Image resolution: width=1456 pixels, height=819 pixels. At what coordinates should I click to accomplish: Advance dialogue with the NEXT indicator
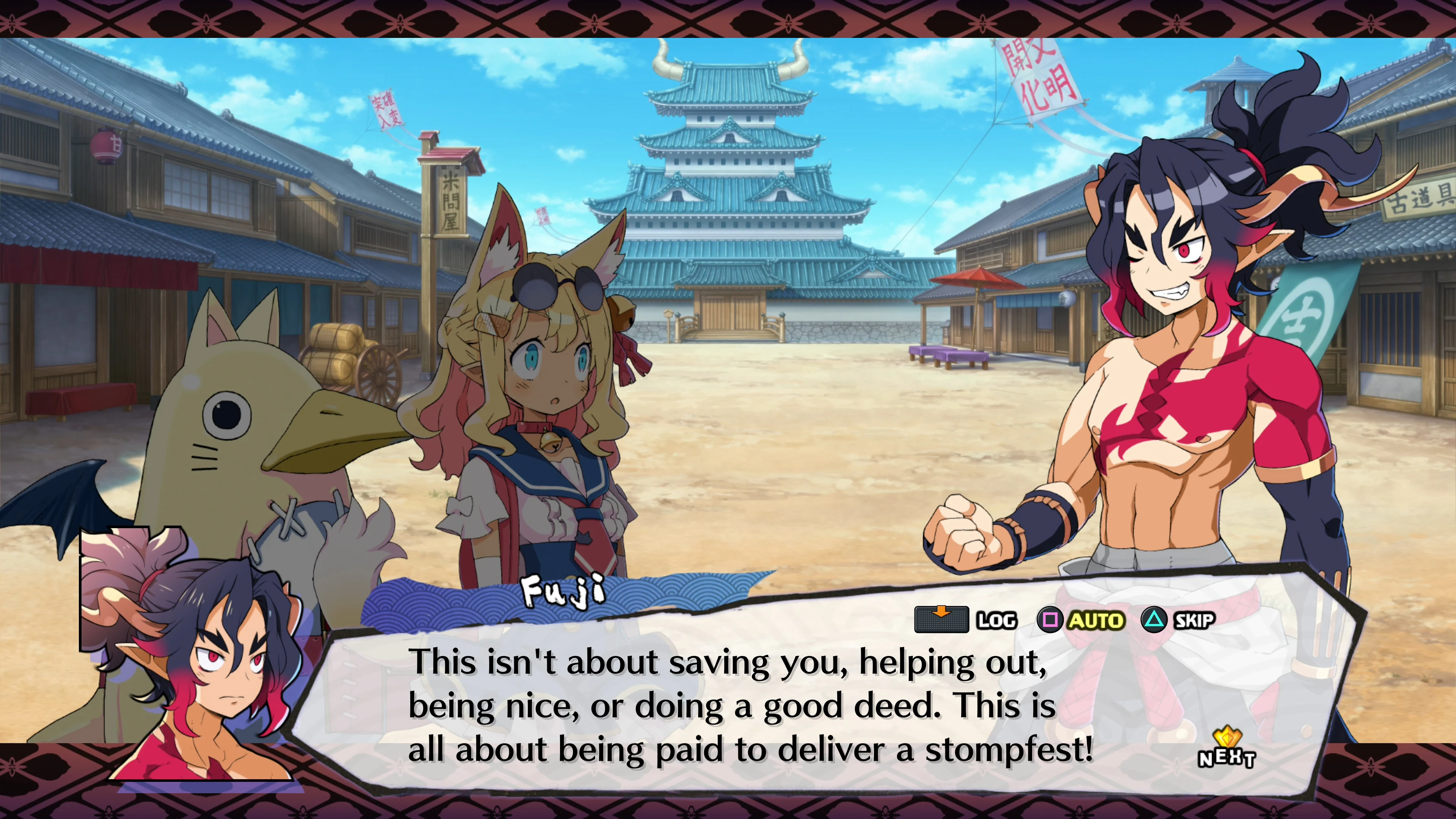point(1226,750)
